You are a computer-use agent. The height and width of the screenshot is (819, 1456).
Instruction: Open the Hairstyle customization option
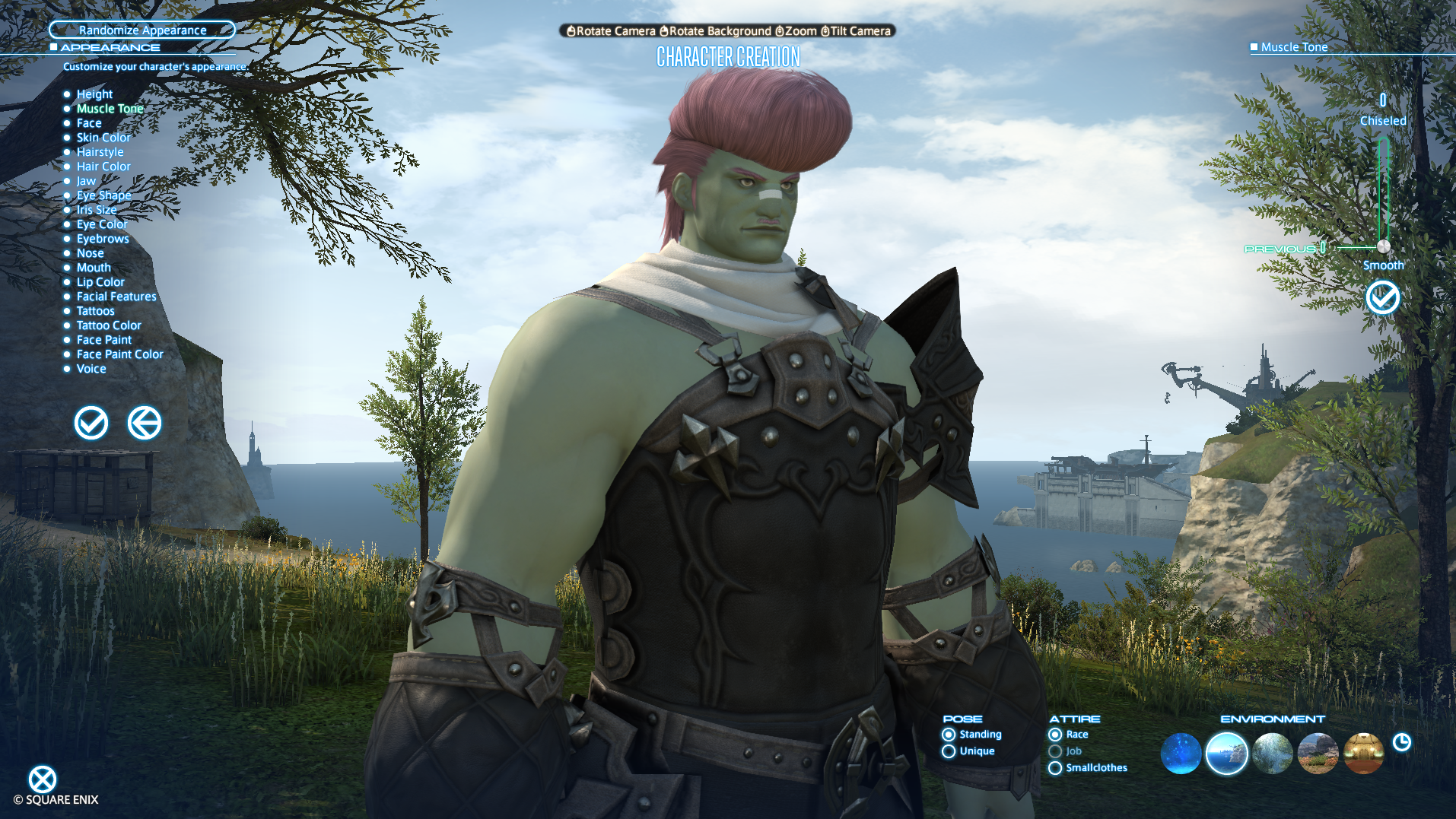100,151
